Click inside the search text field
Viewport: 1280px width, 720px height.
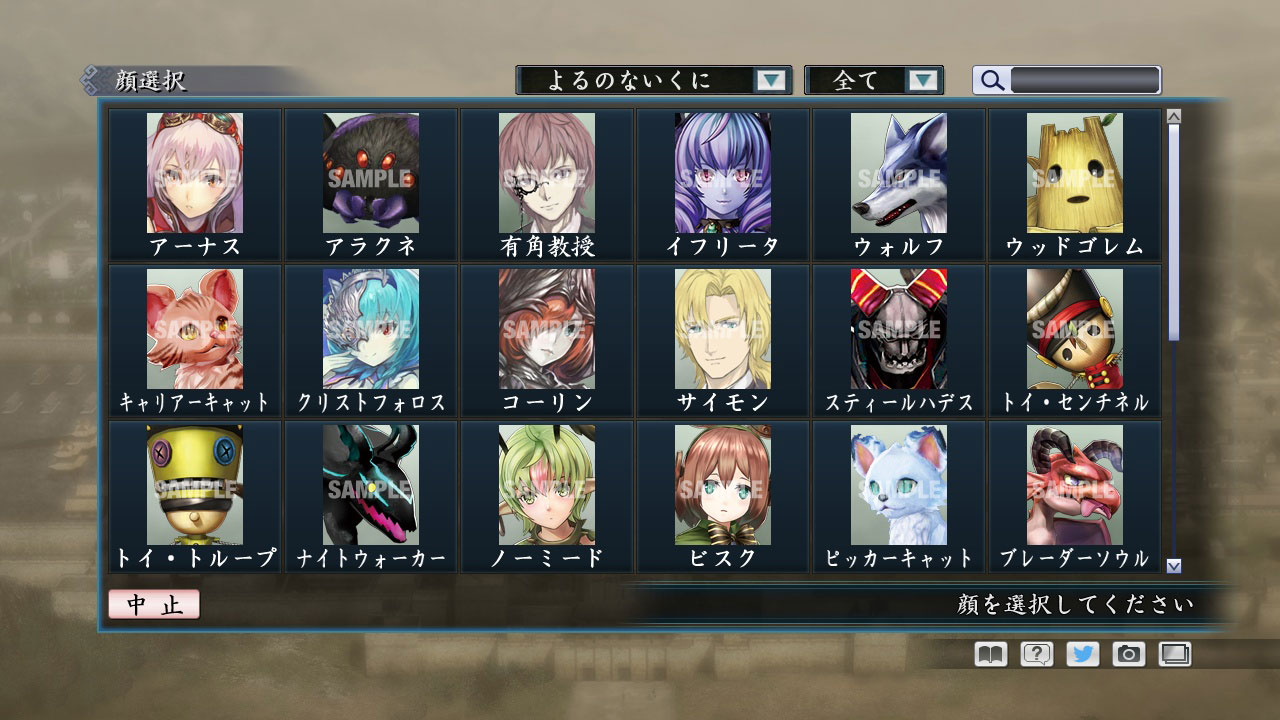1085,79
